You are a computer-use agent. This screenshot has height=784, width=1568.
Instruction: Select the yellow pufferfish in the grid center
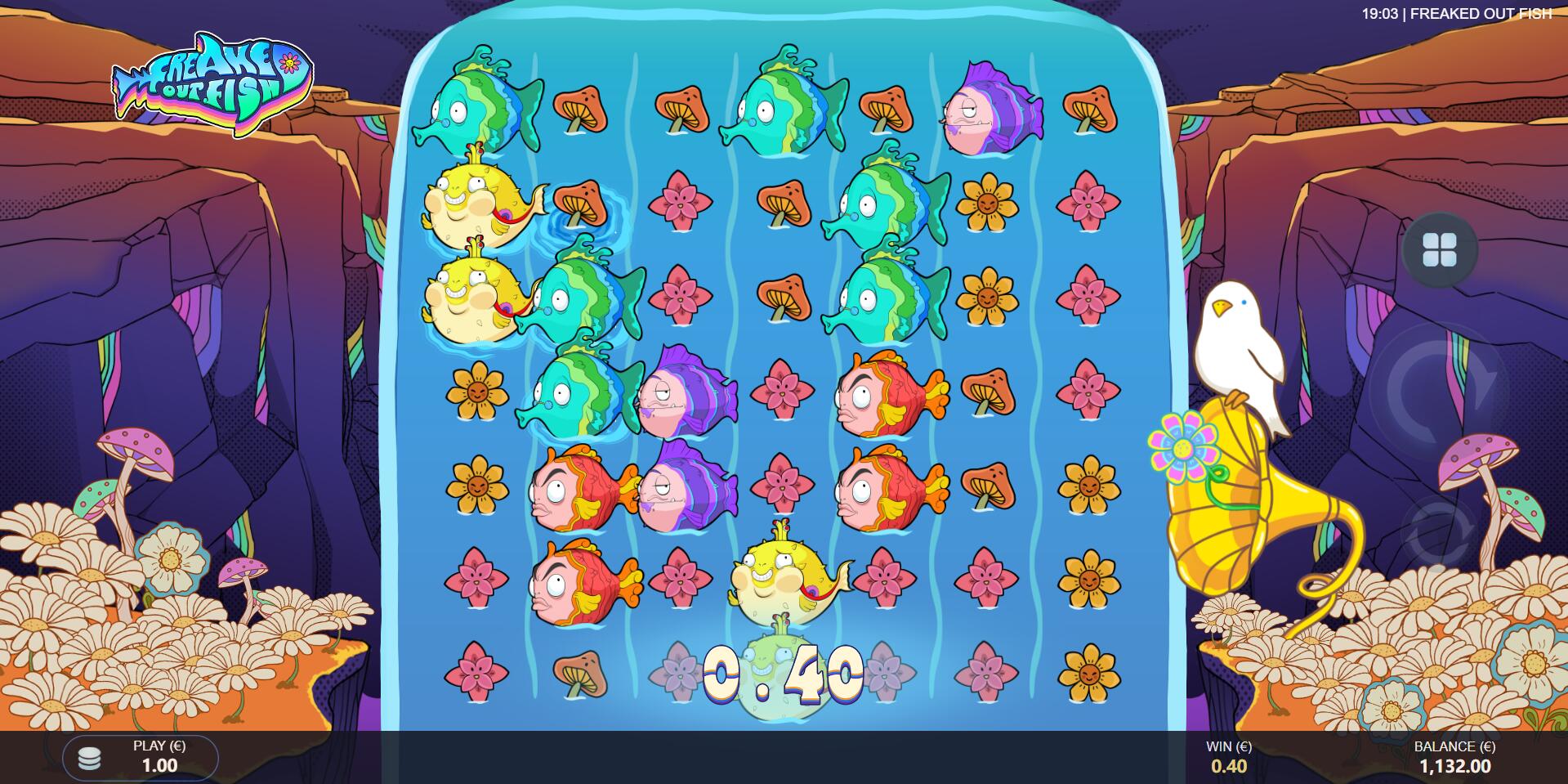[x=787, y=578]
